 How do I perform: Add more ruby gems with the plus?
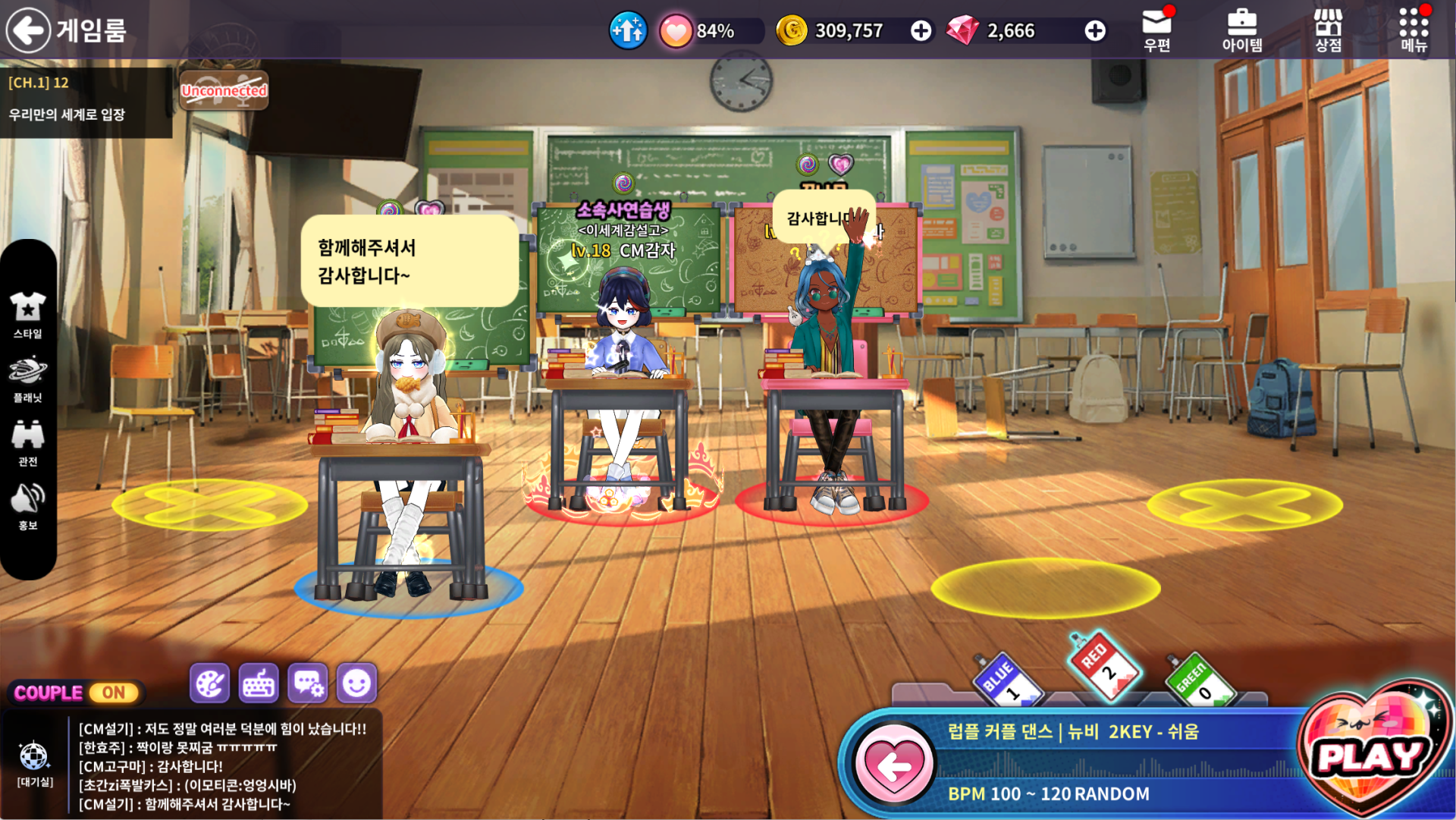click(x=1094, y=30)
